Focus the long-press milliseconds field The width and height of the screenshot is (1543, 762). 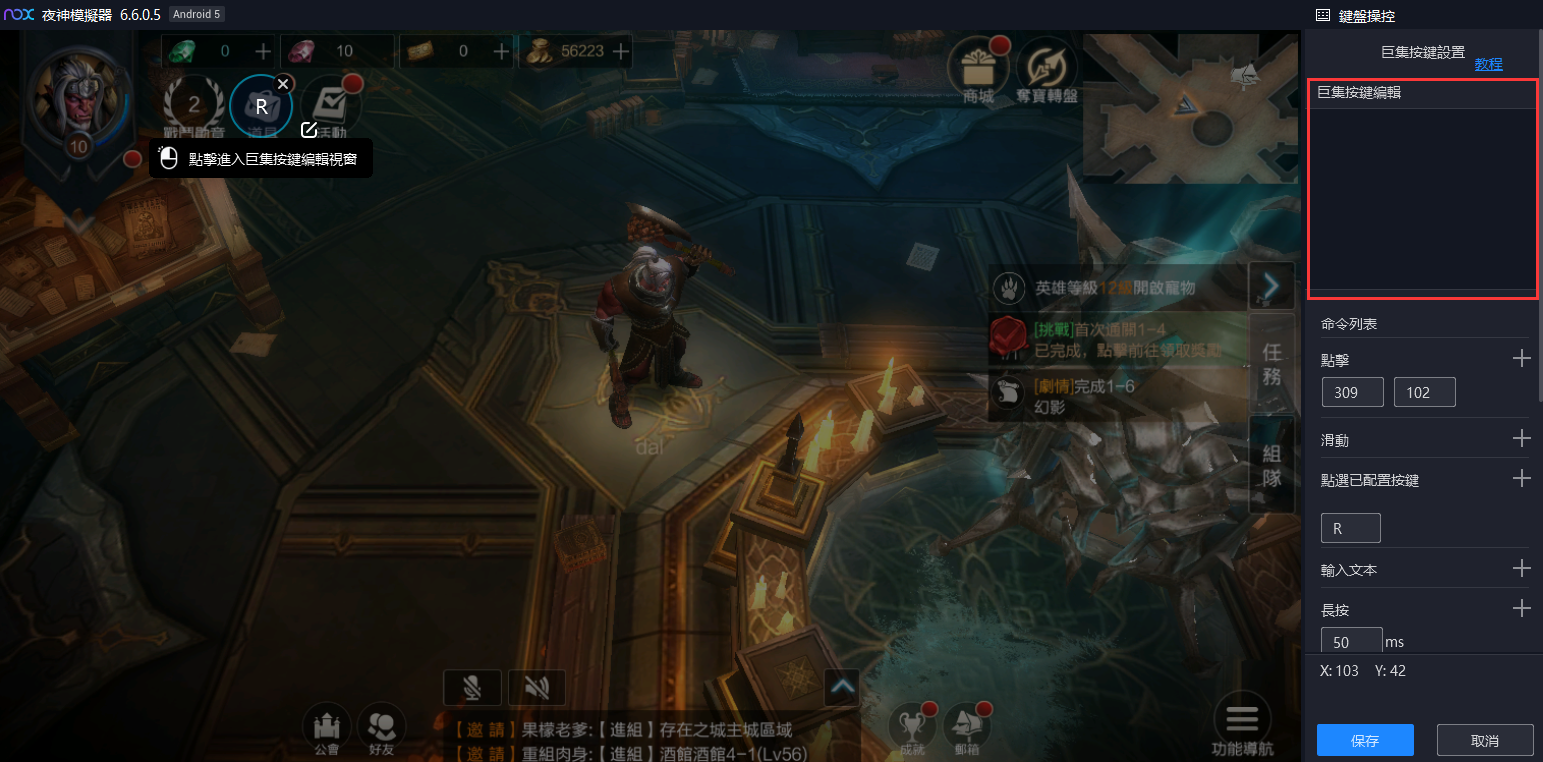click(x=1351, y=641)
